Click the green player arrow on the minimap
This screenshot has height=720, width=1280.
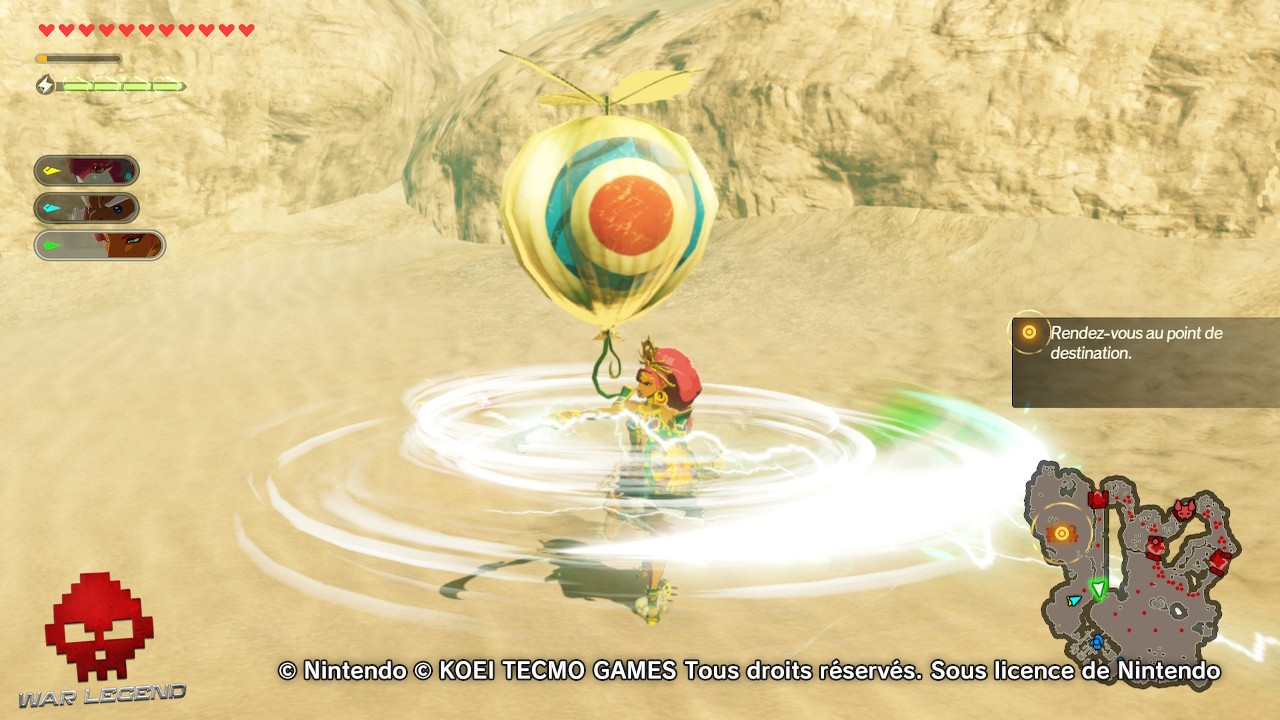1099,588
